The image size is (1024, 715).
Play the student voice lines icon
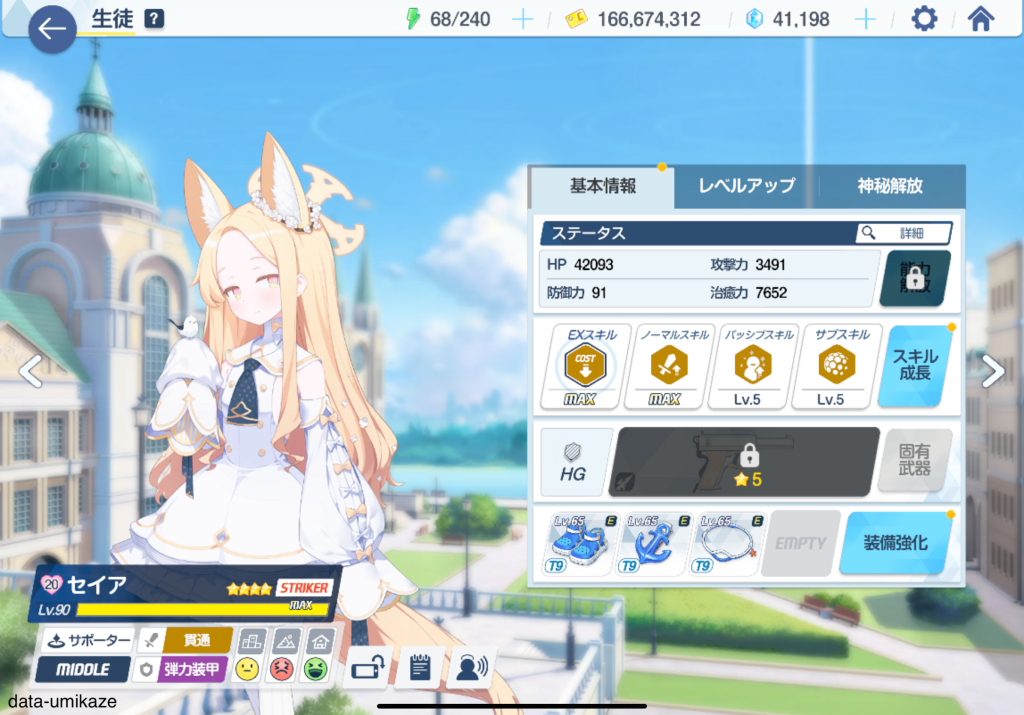tap(471, 667)
